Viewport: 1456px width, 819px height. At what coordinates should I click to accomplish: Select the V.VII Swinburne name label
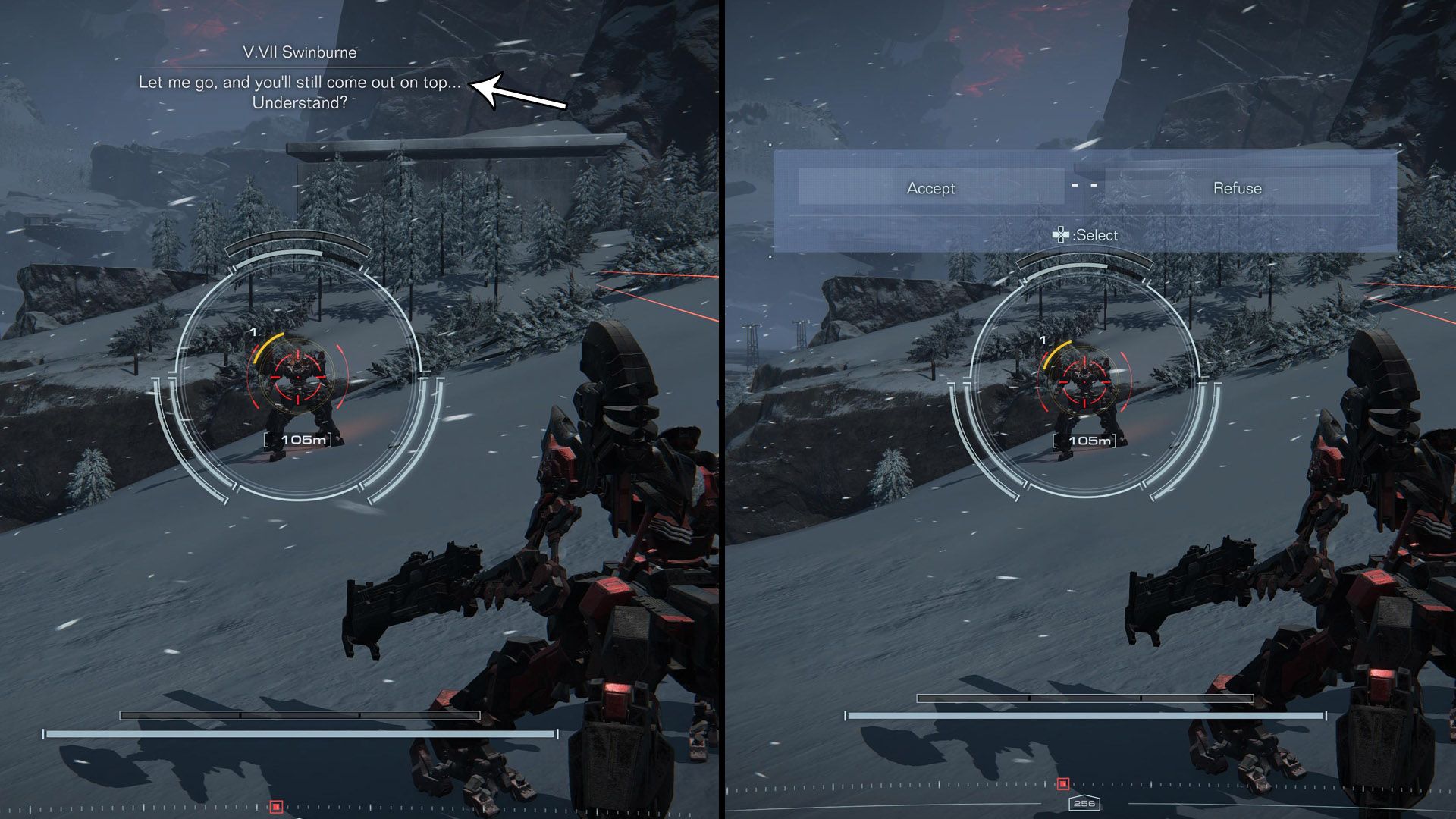click(x=301, y=54)
